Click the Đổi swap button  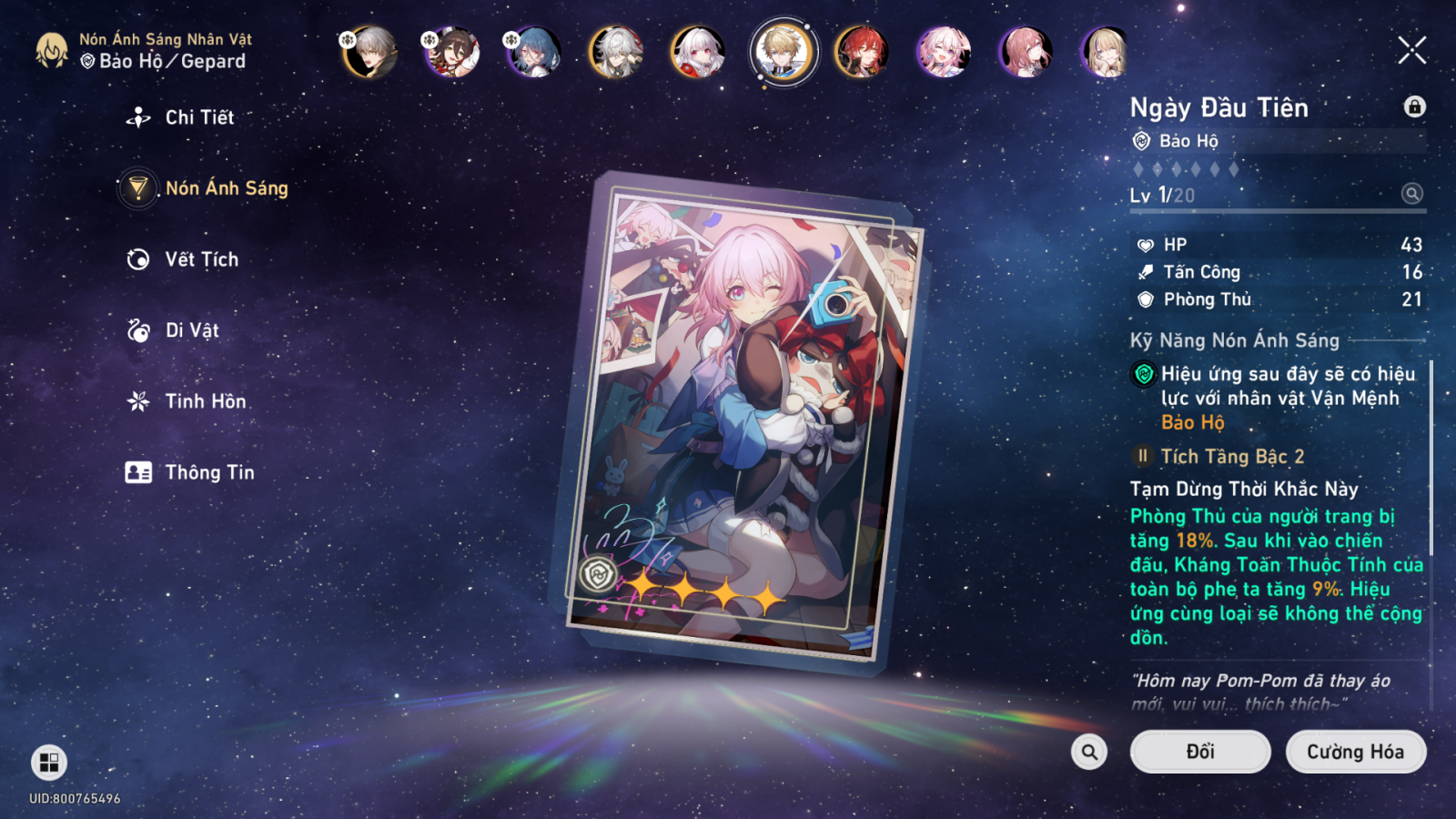[1199, 752]
